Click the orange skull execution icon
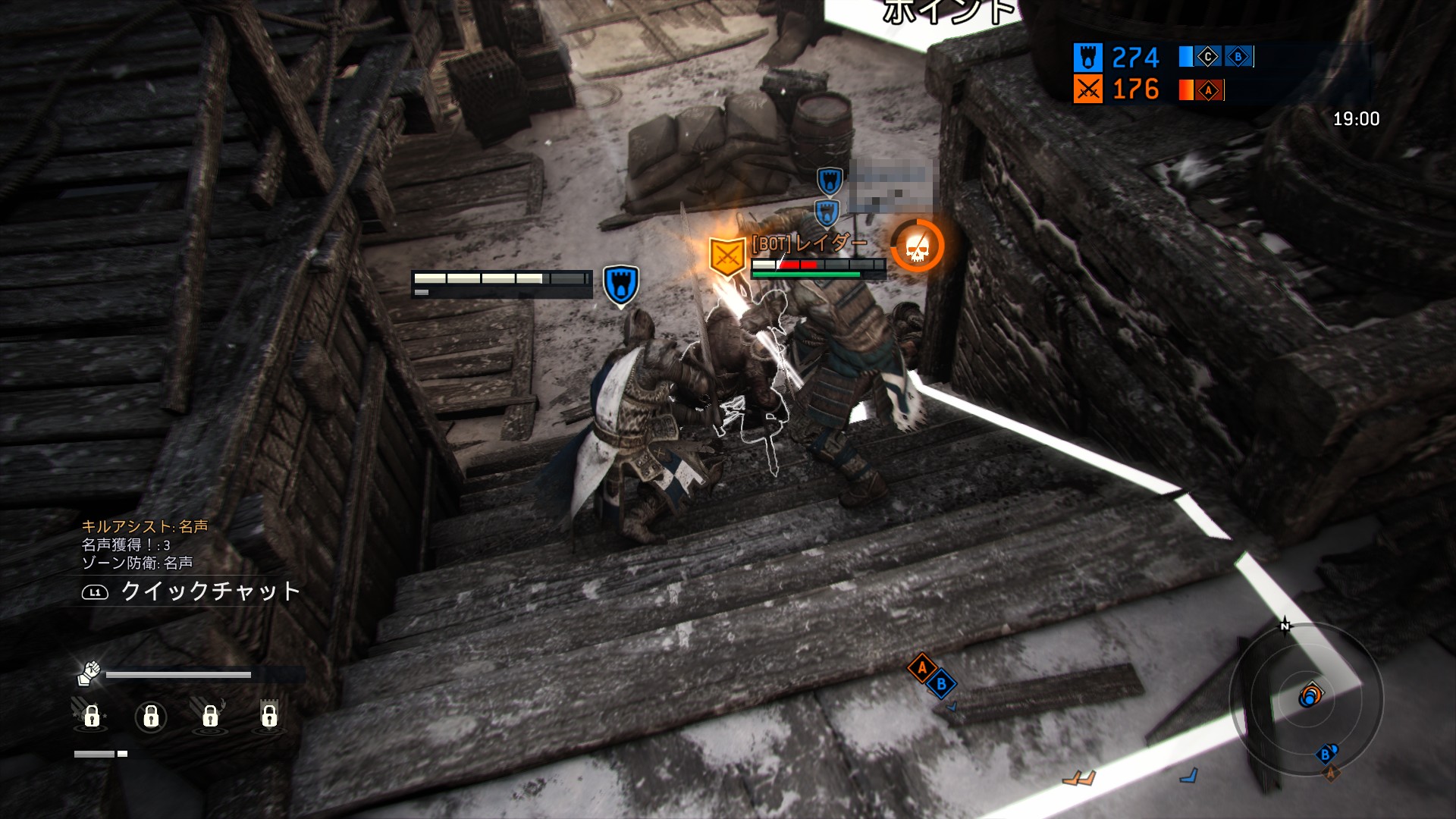 click(917, 246)
